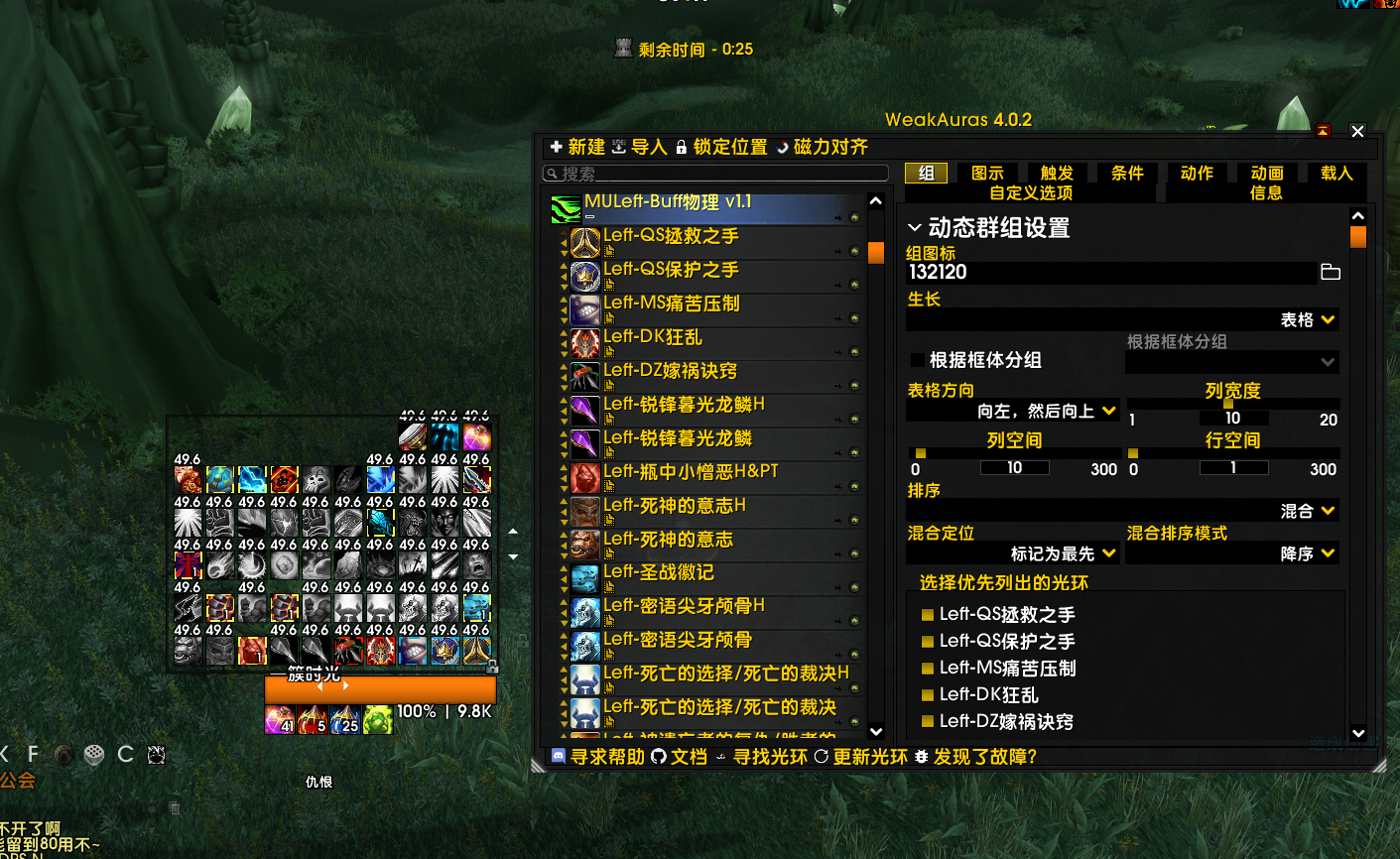The image size is (1400, 859).
Task: Switch to the 载入 tab
Action: click(x=1336, y=172)
